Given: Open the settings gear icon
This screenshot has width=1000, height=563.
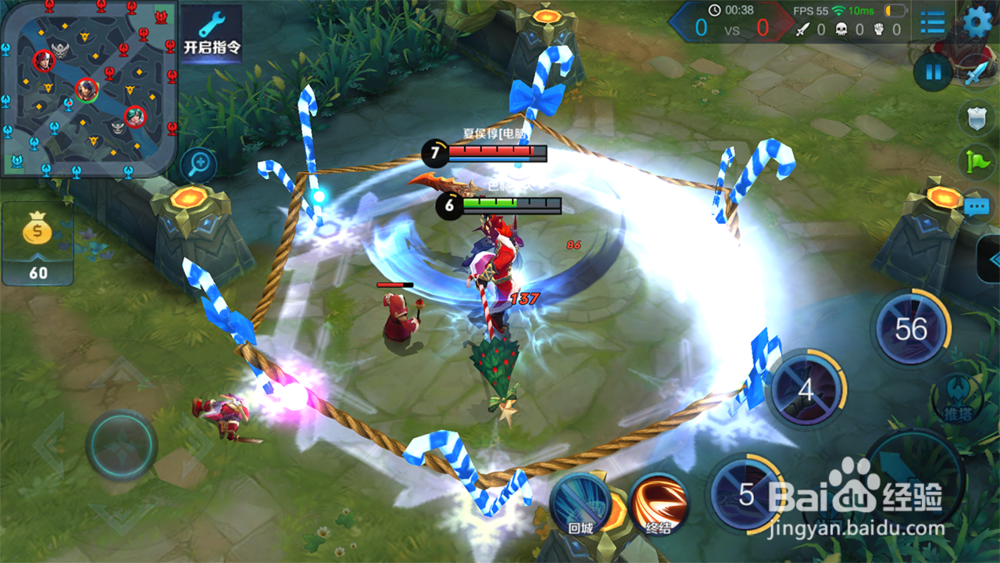Looking at the screenshot, I should click(977, 21).
